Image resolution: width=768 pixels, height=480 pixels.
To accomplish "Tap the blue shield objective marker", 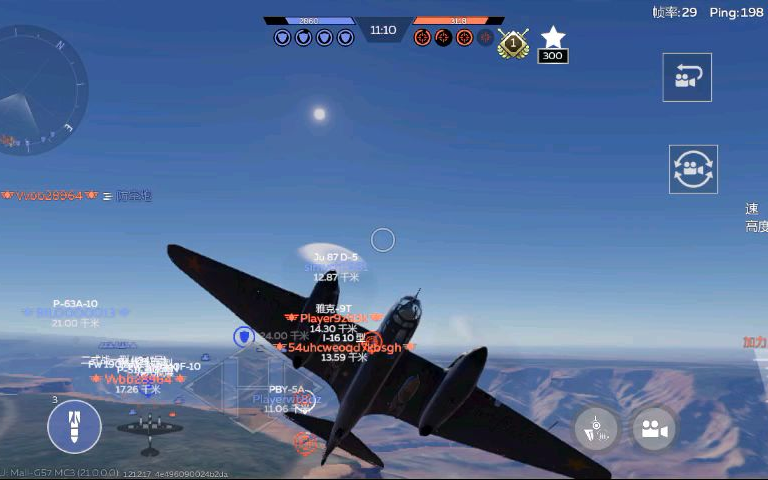I will [x=243, y=337].
